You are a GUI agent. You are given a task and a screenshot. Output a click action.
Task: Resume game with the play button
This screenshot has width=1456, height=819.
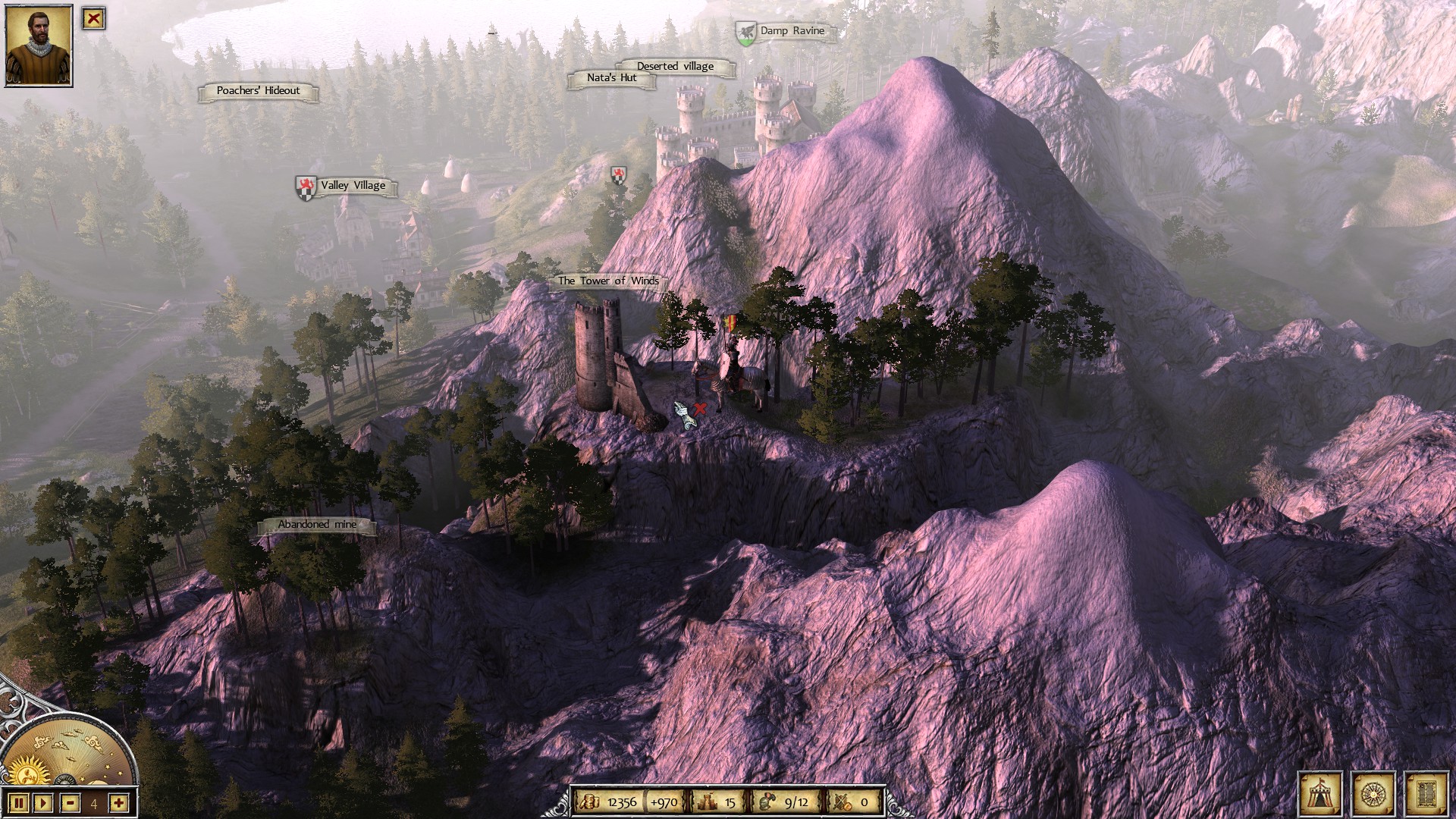coord(44,802)
